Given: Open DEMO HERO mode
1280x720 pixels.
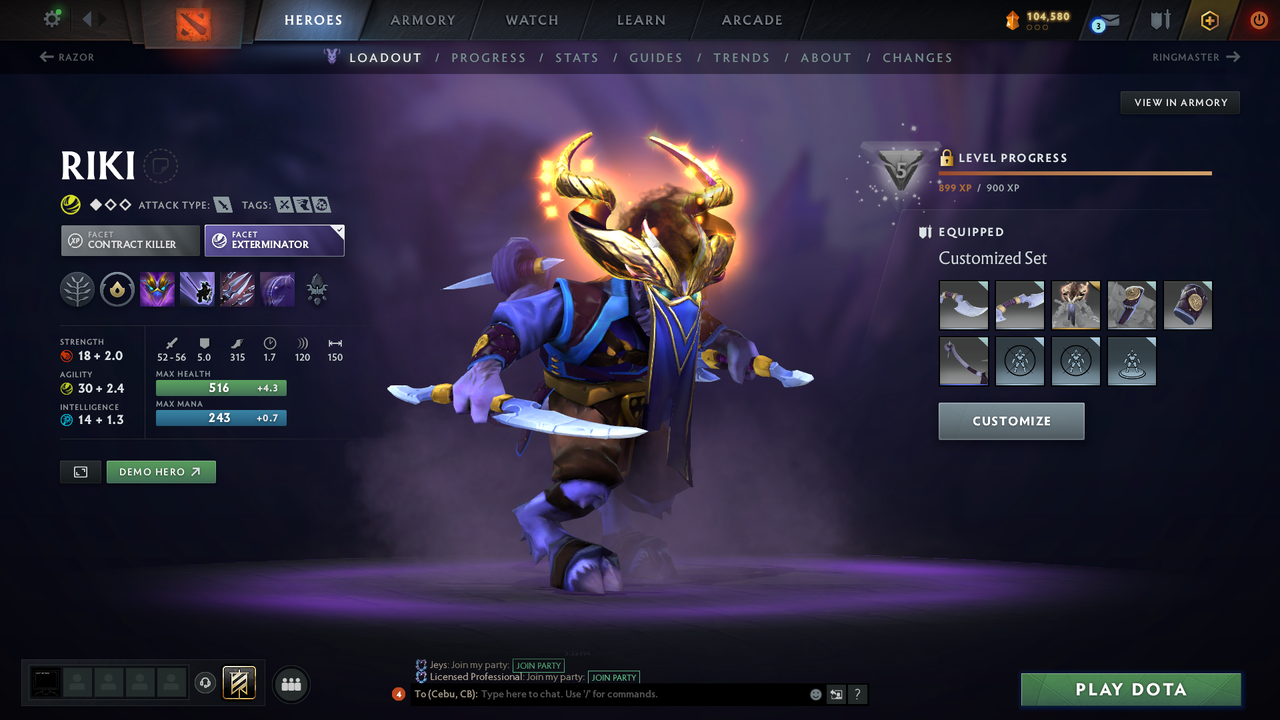Looking at the screenshot, I should pos(160,471).
